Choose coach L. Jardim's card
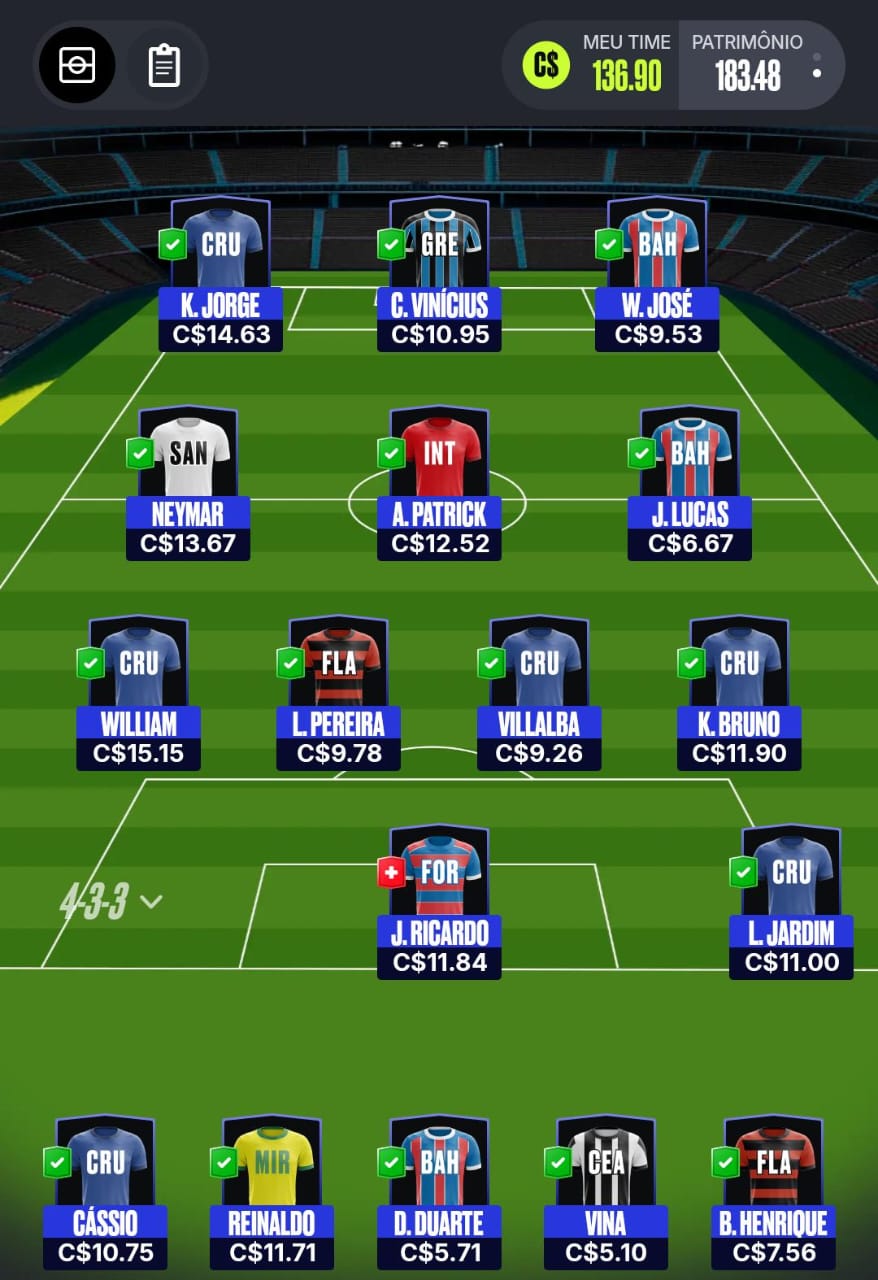The height and width of the screenshot is (1280, 878). coord(791,900)
